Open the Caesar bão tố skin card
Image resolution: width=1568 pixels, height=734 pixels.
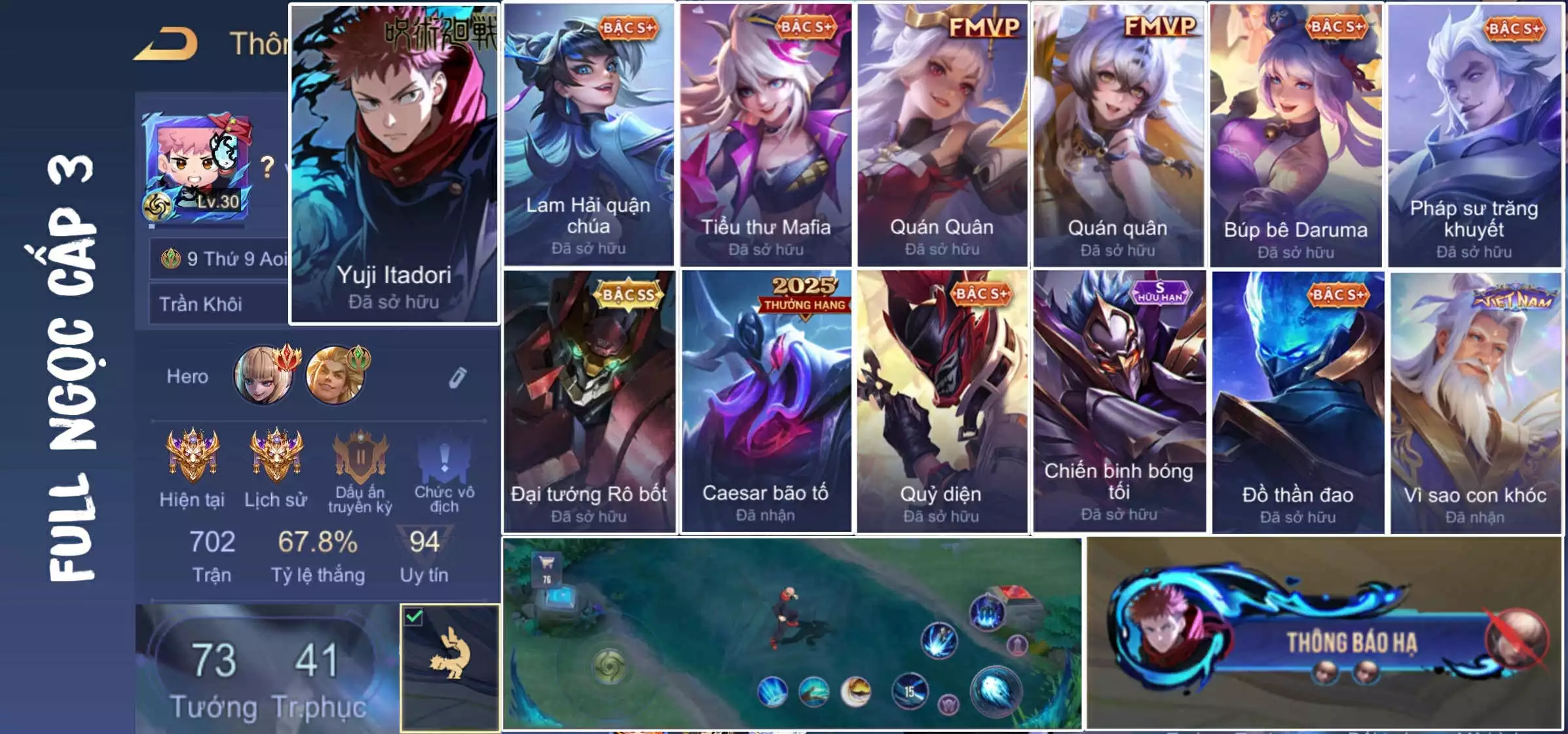coord(765,401)
